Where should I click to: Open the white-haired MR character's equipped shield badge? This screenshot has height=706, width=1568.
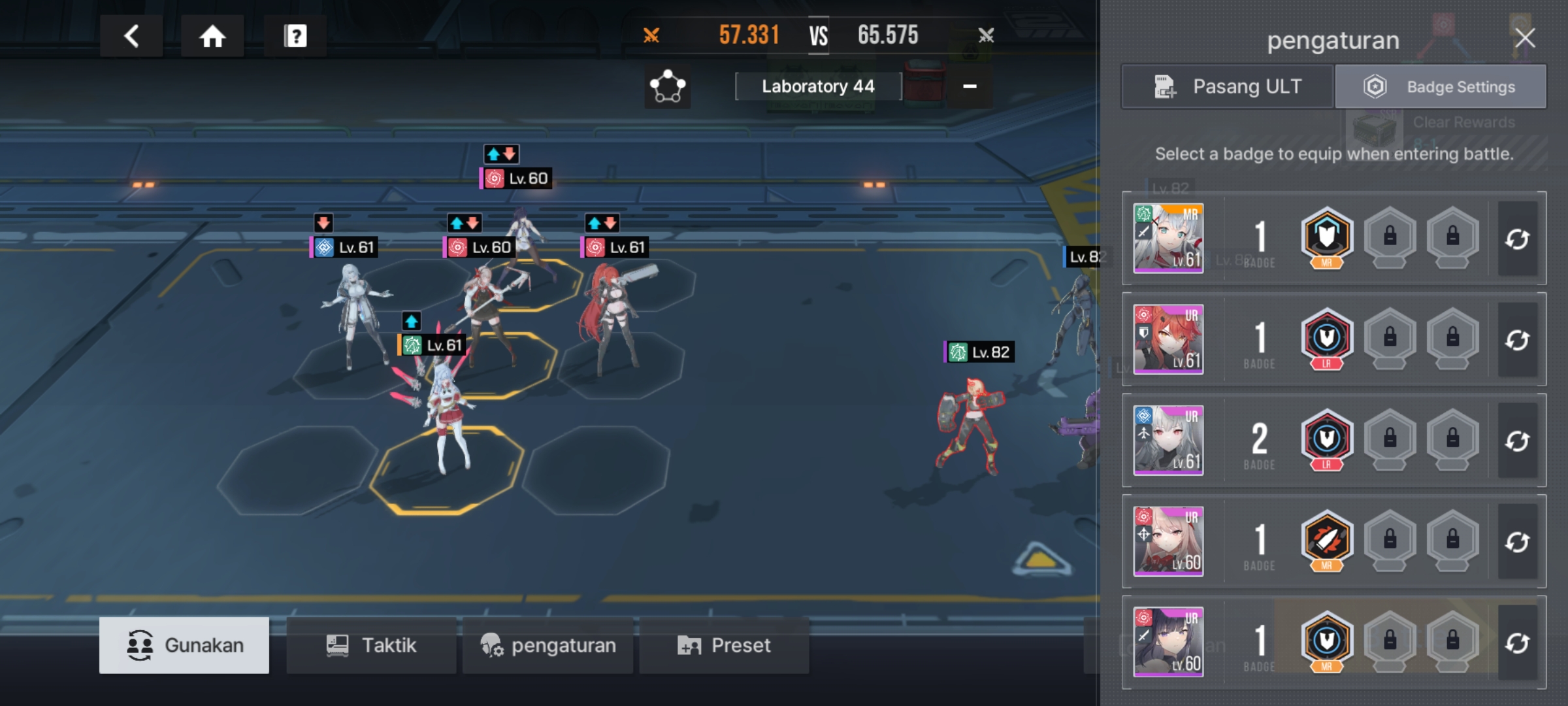click(x=1326, y=237)
